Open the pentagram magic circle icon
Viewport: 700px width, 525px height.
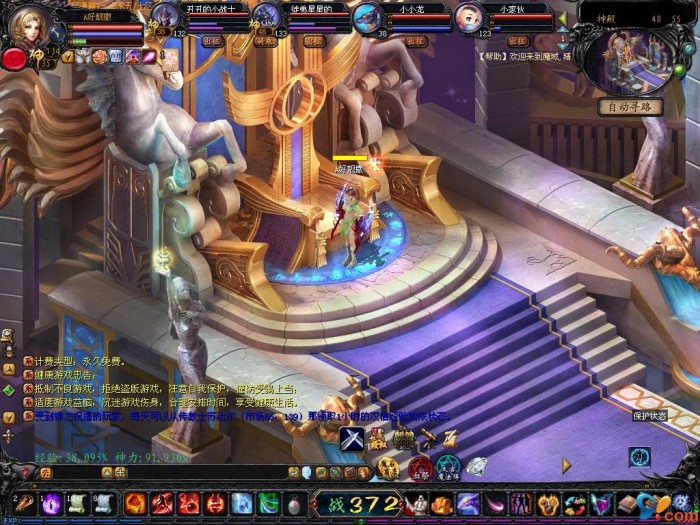[448, 466]
